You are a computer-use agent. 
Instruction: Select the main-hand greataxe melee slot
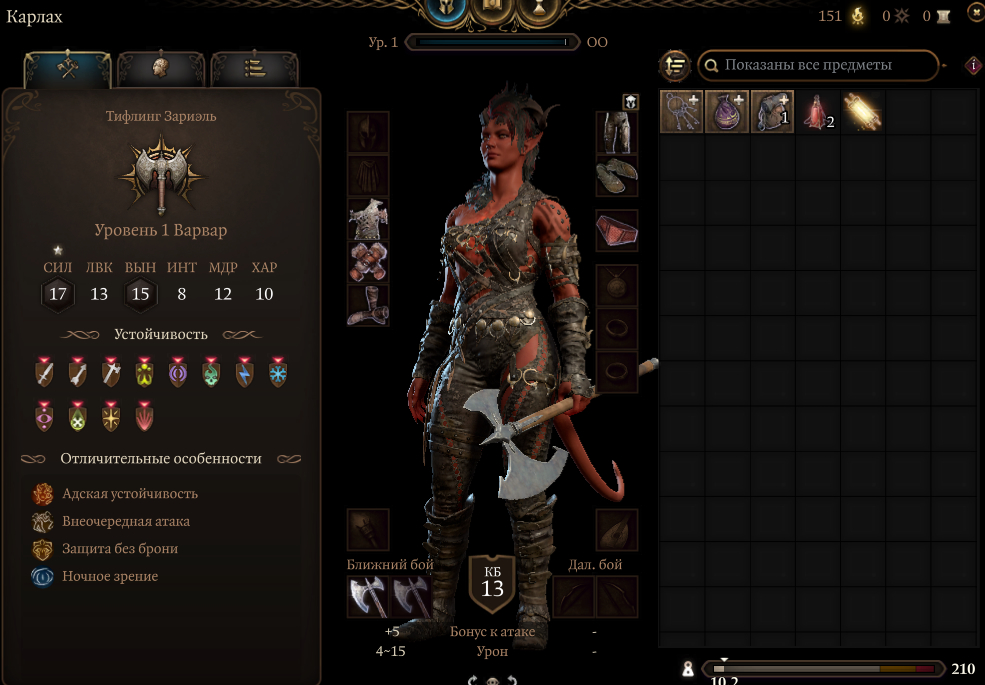tap(368, 597)
